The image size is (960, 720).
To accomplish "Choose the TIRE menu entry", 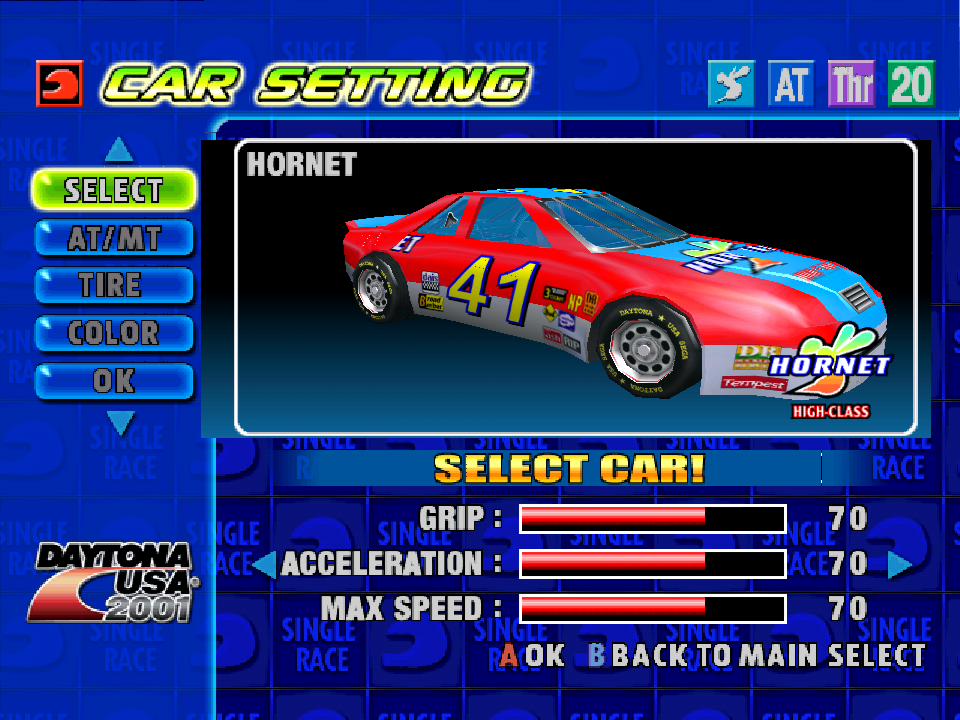I will (x=113, y=285).
